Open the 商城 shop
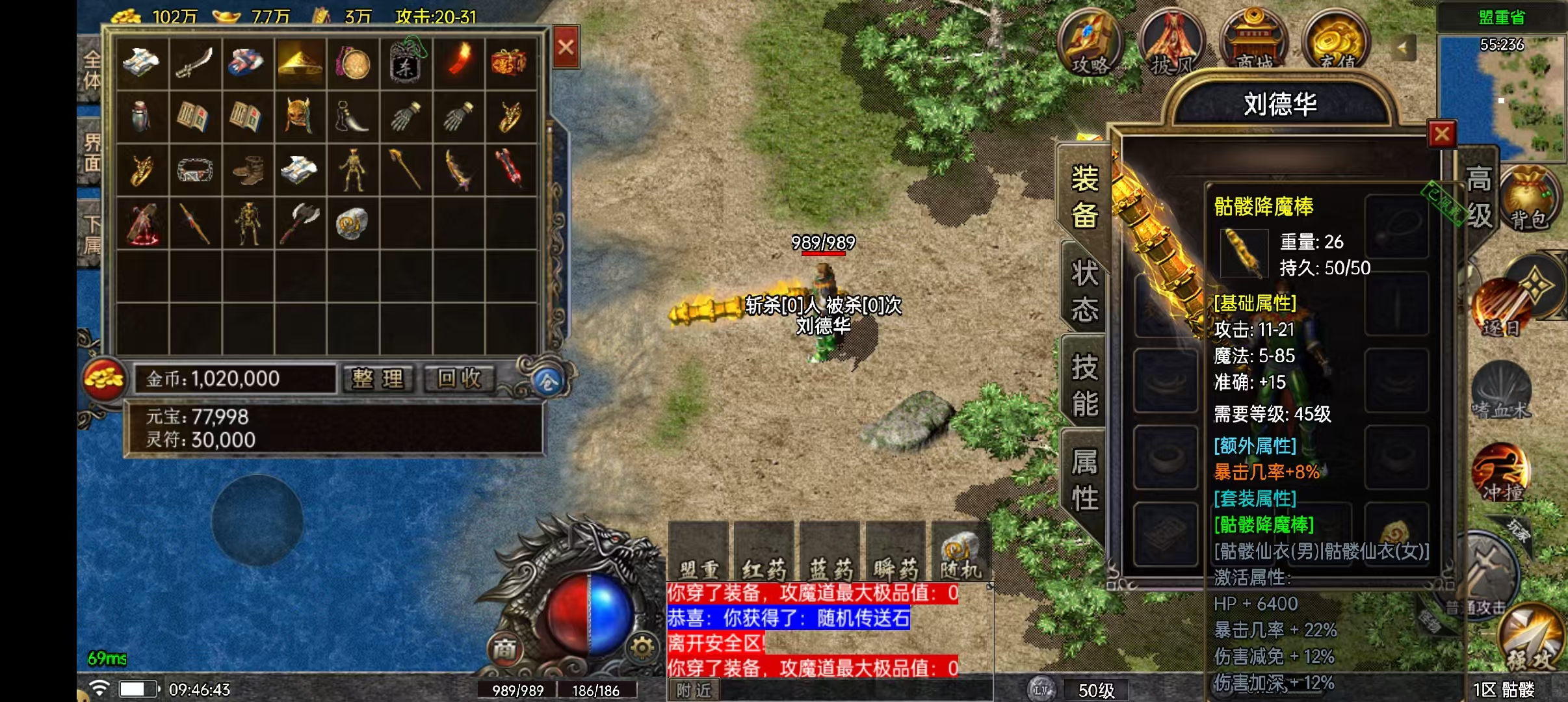 (1254, 43)
